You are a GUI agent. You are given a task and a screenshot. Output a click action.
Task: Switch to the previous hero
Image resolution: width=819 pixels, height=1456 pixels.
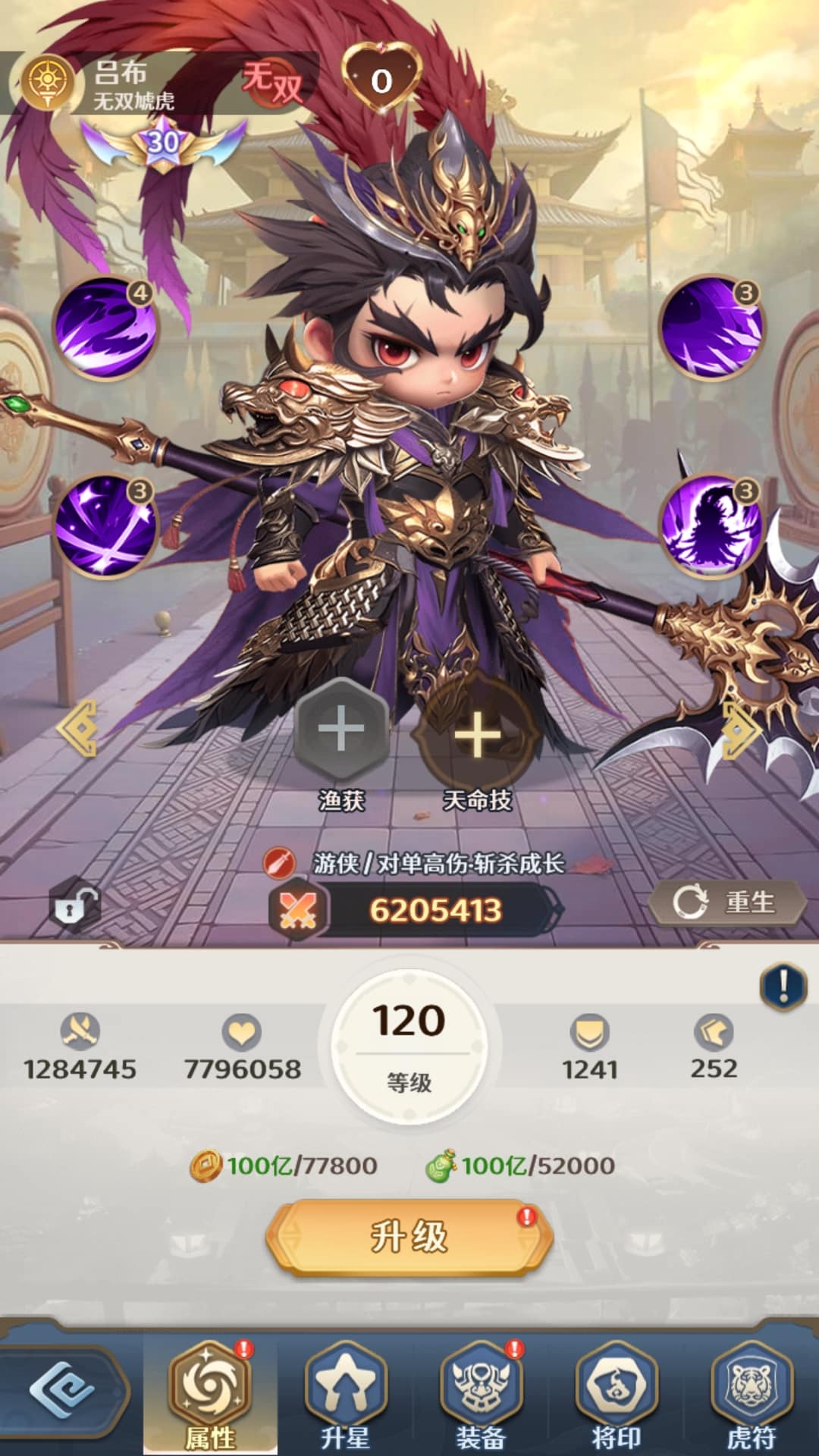pos(78,729)
